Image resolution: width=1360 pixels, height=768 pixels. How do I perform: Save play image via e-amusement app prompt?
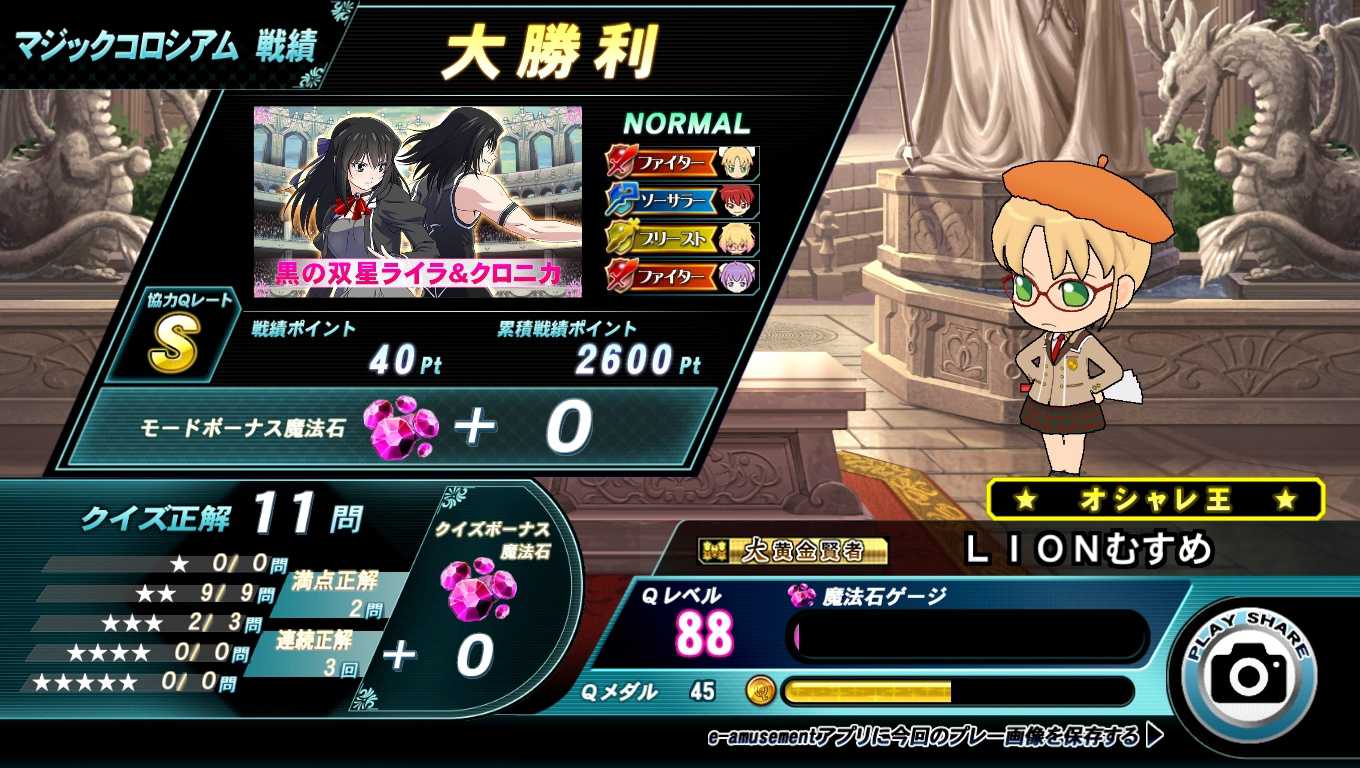pyautogui.click(x=934, y=738)
